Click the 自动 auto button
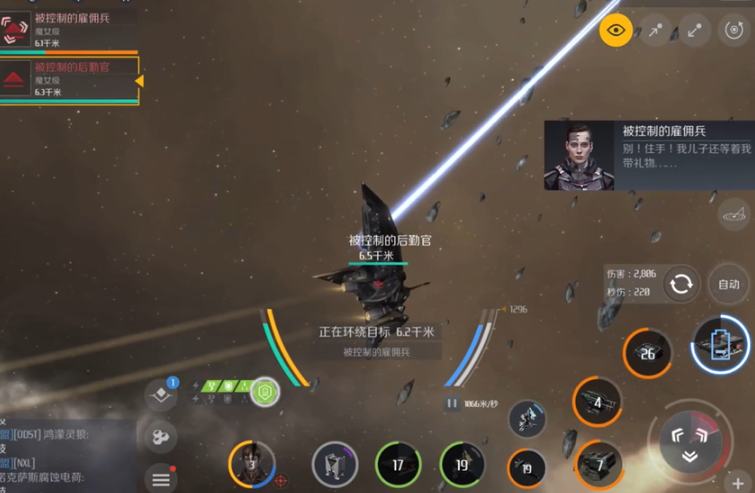The image size is (755, 493). tap(729, 285)
